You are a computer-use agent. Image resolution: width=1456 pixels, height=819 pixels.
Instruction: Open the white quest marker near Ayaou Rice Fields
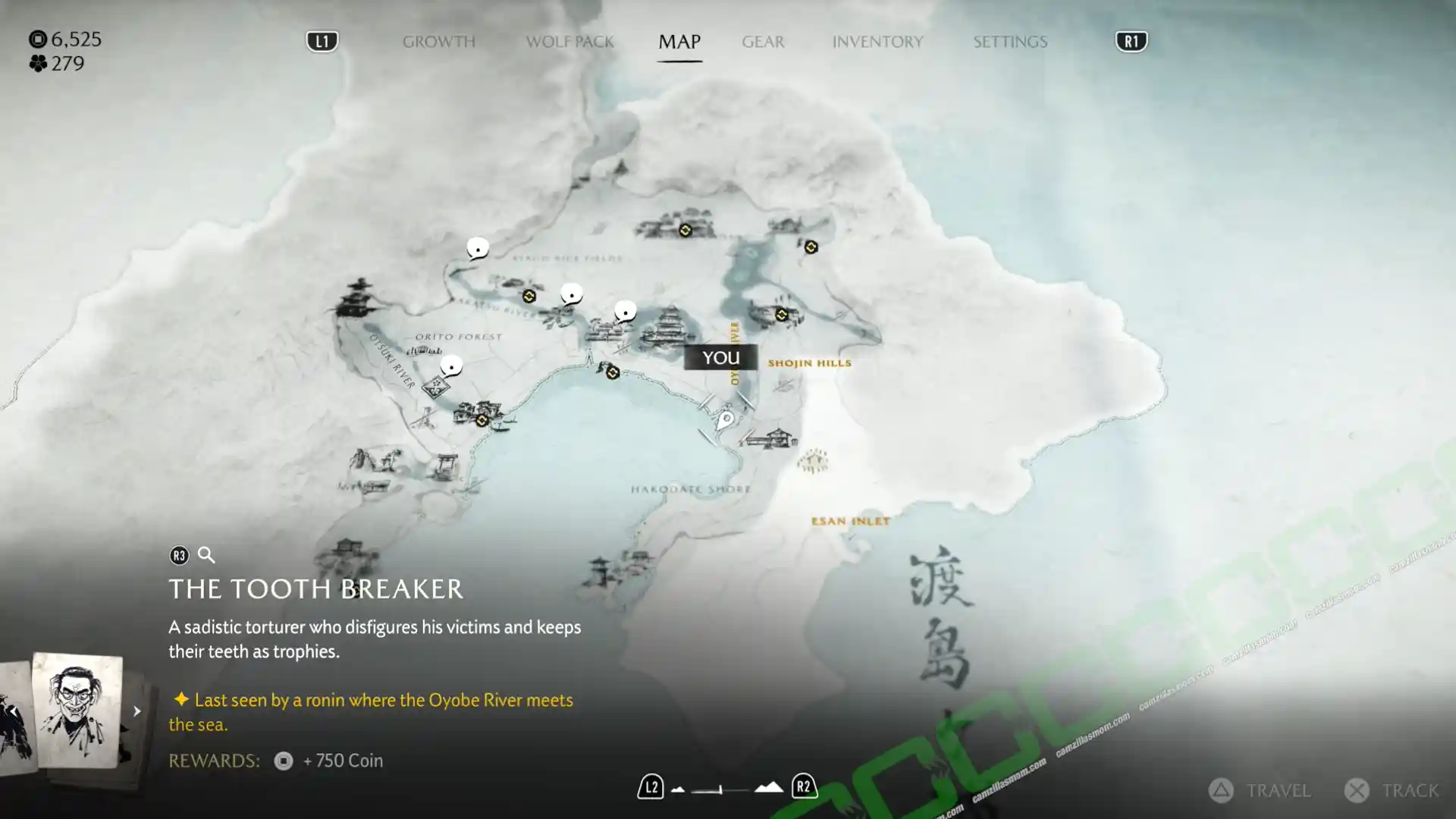click(478, 246)
